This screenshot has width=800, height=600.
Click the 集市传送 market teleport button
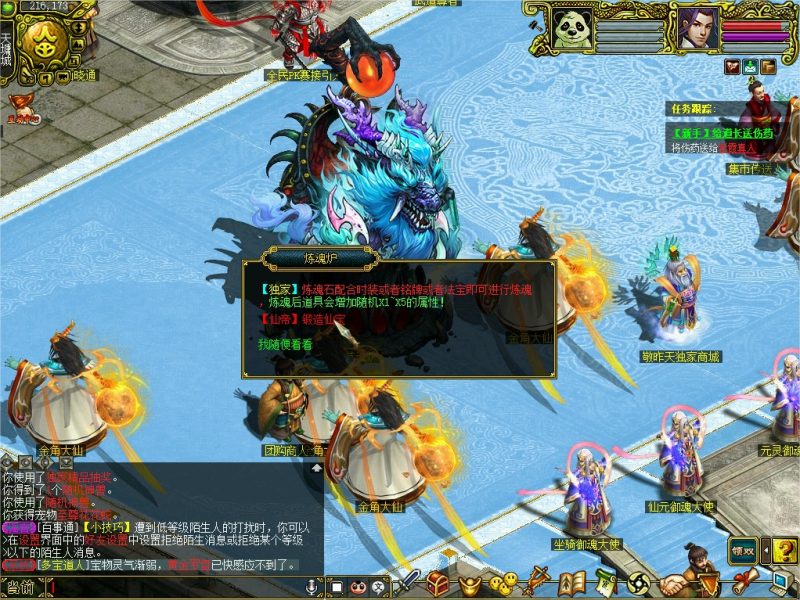tap(752, 169)
